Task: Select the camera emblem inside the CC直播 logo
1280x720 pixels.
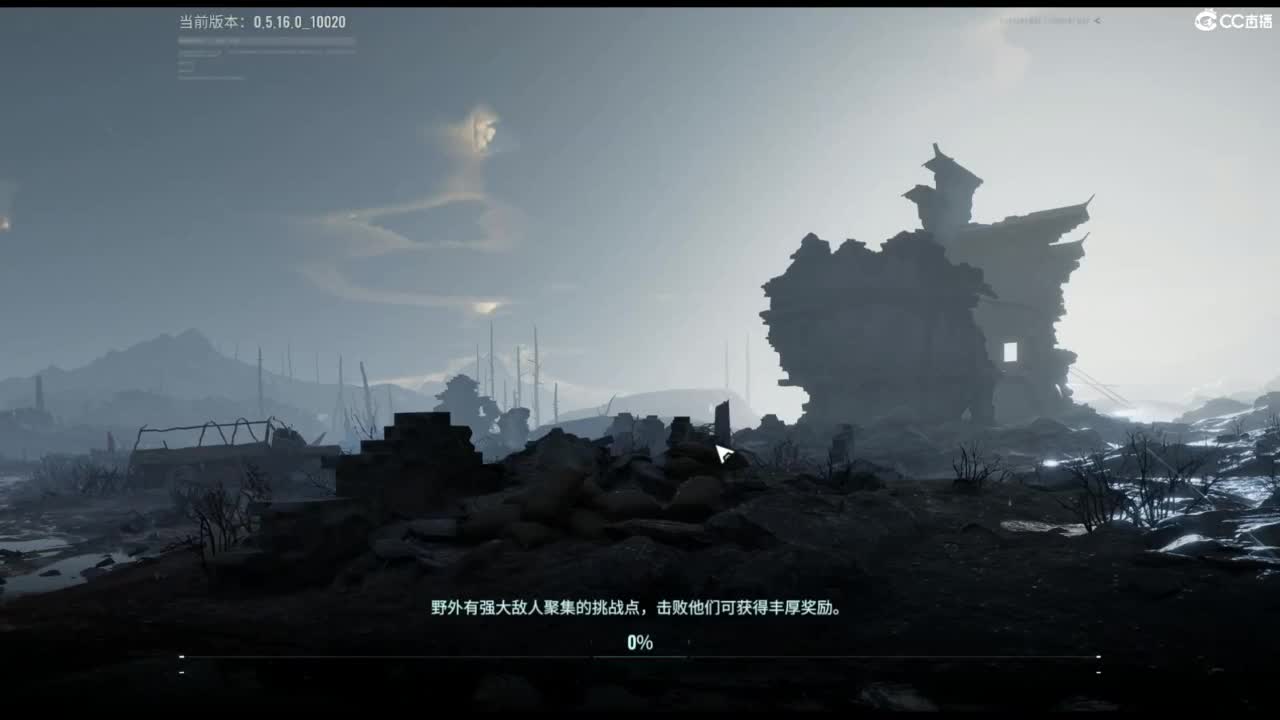Action: 1205,19
